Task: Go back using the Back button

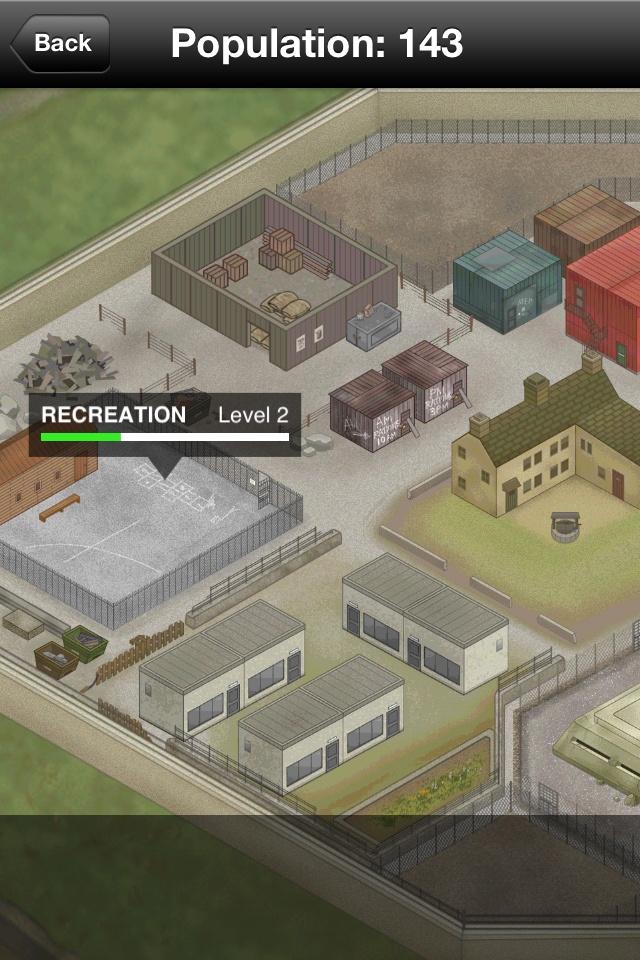Action: tap(61, 44)
